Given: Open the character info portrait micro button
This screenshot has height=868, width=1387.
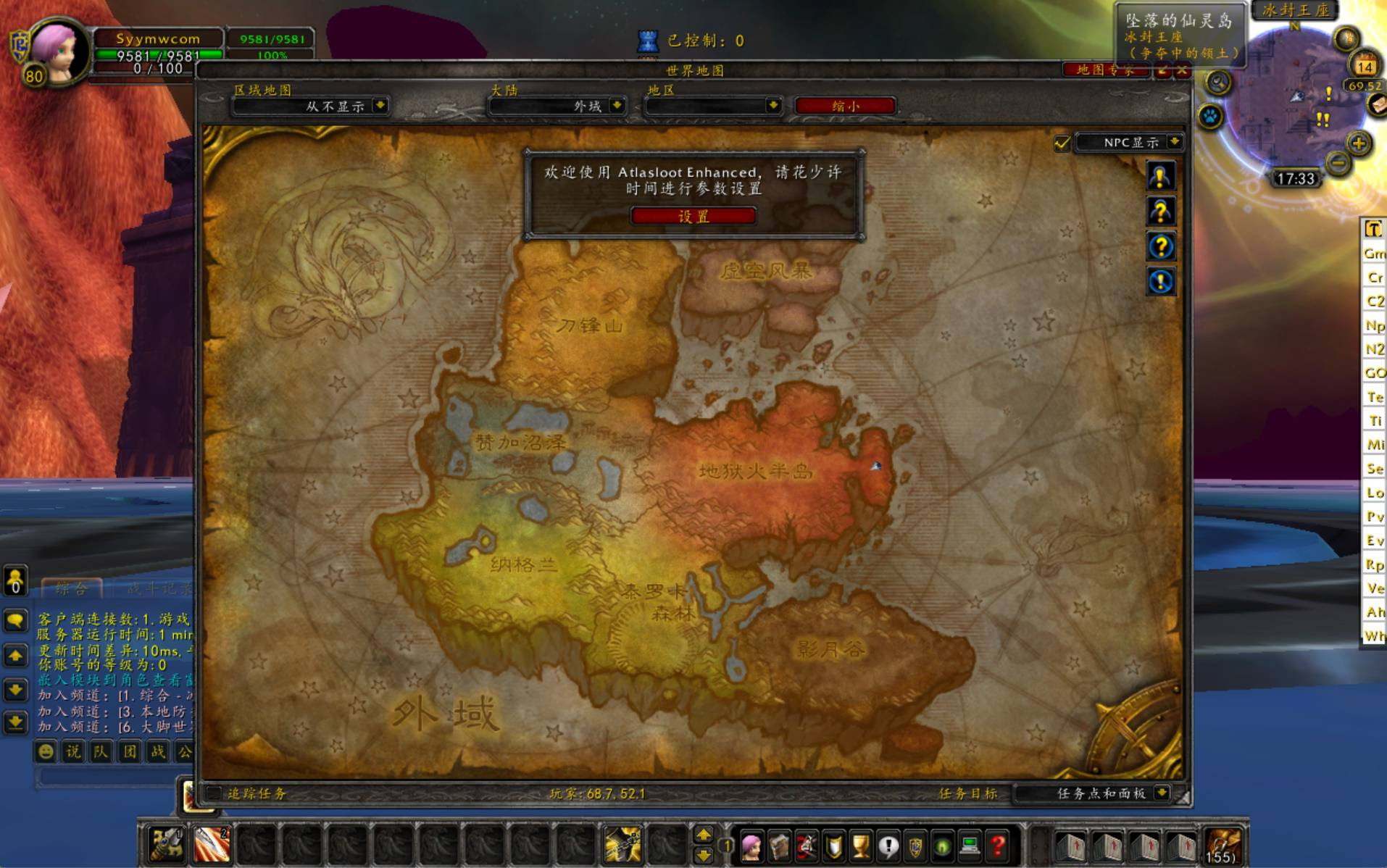Looking at the screenshot, I should [751, 846].
